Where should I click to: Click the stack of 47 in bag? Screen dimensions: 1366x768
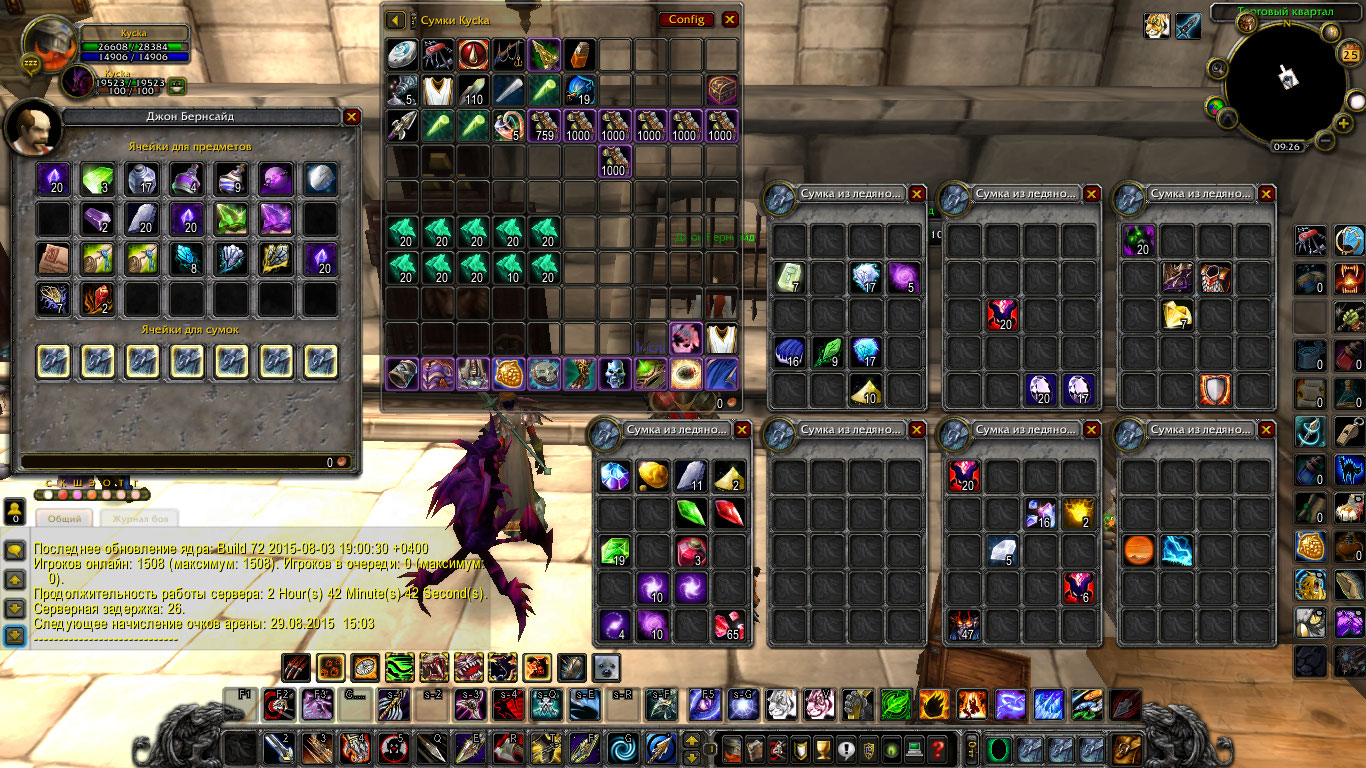tap(965, 626)
